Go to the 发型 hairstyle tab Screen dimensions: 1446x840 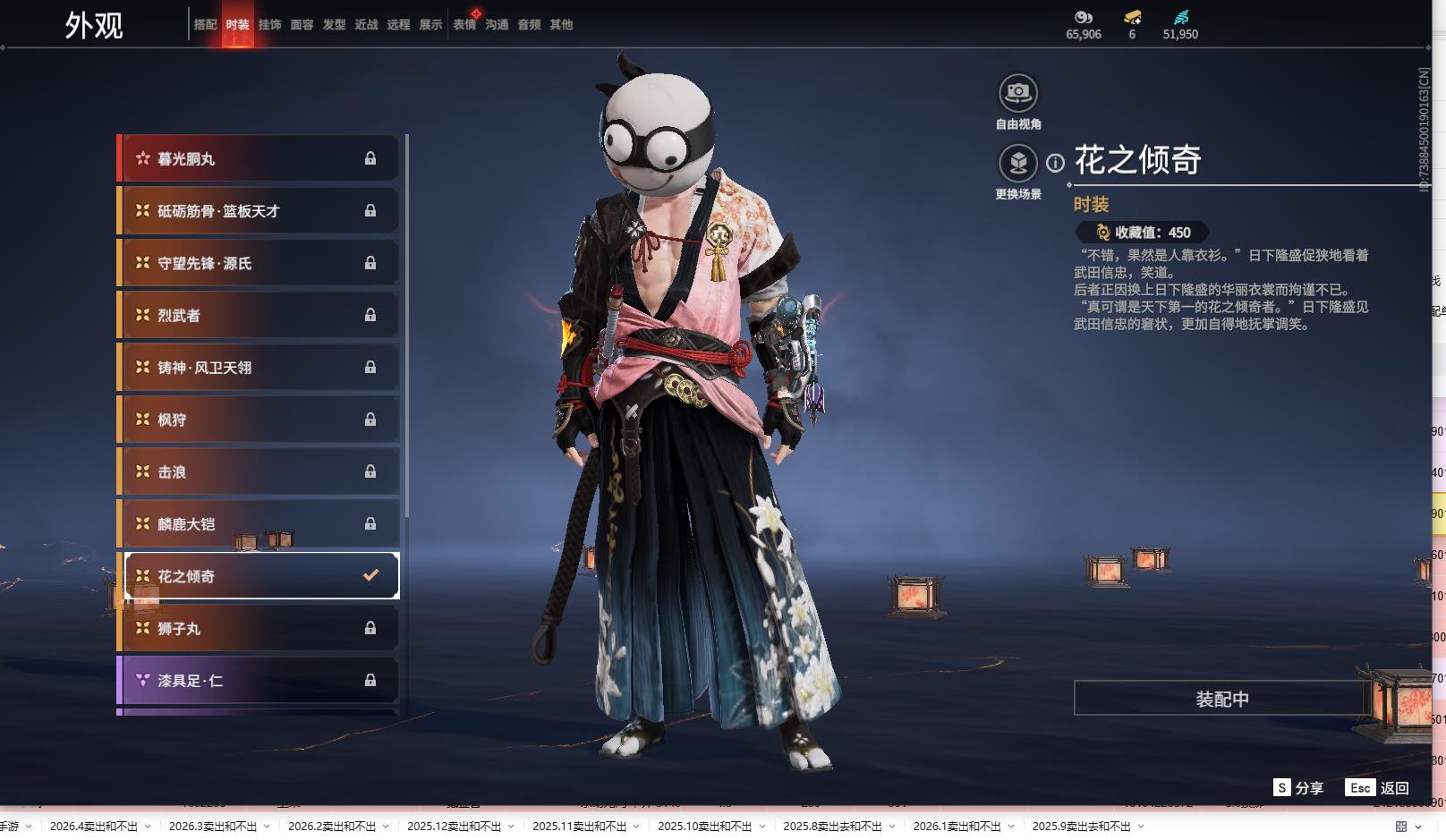pos(334,25)
